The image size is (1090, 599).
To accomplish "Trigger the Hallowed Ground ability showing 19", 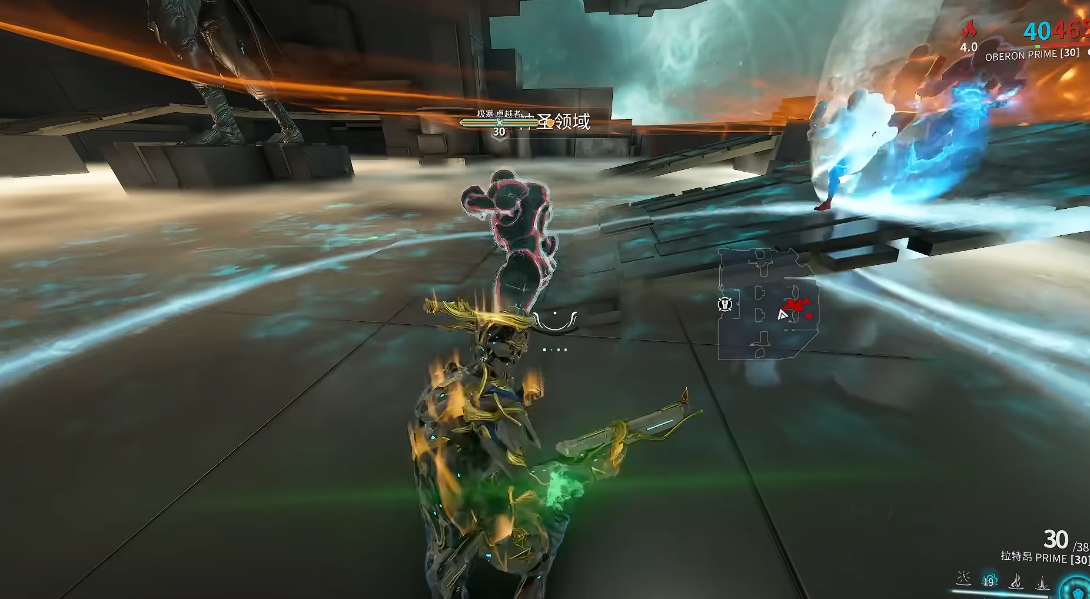I will tap(990, 580).
